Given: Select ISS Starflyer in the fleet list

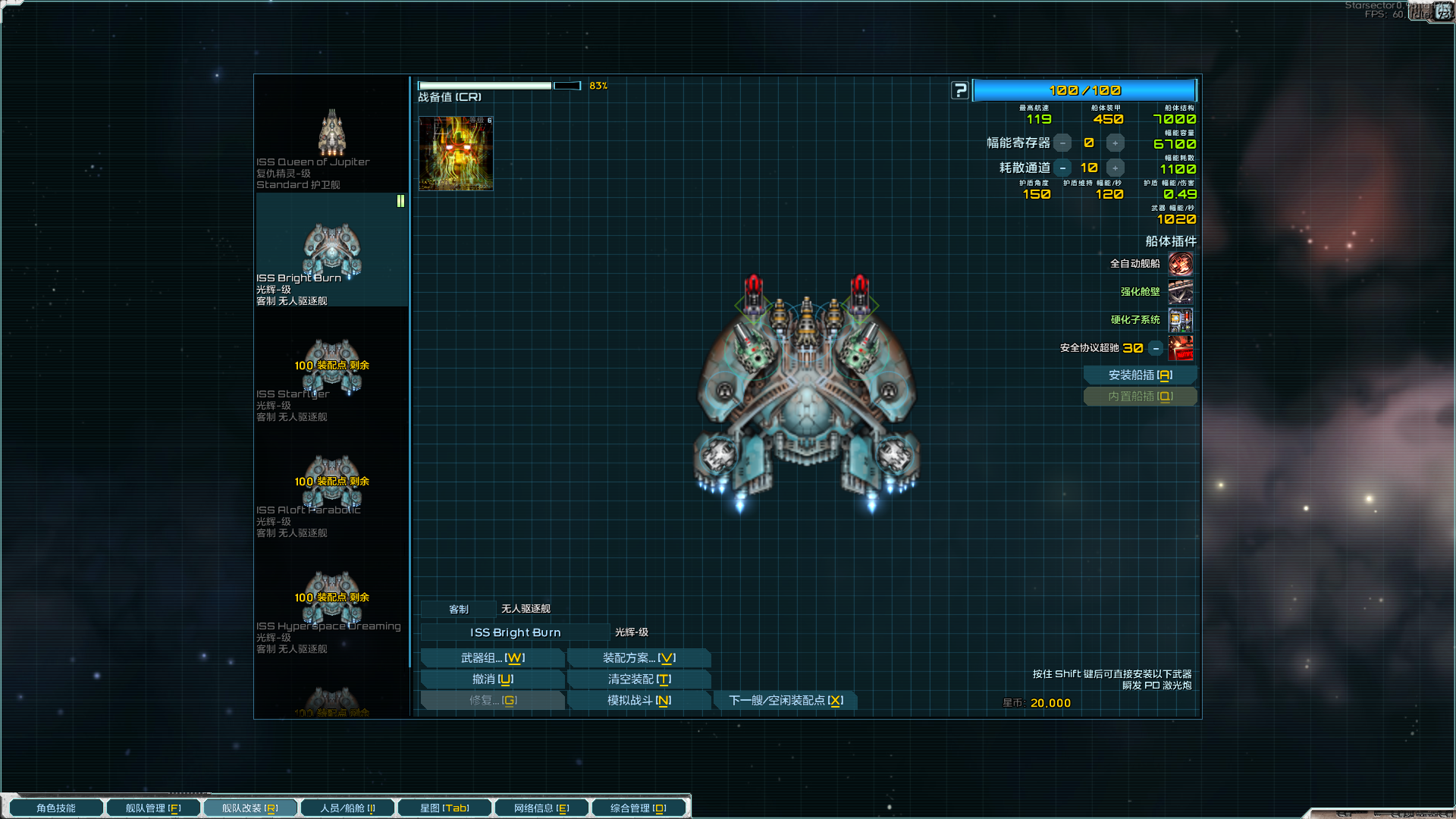Looking at the screenshot, I should [331, 379].
